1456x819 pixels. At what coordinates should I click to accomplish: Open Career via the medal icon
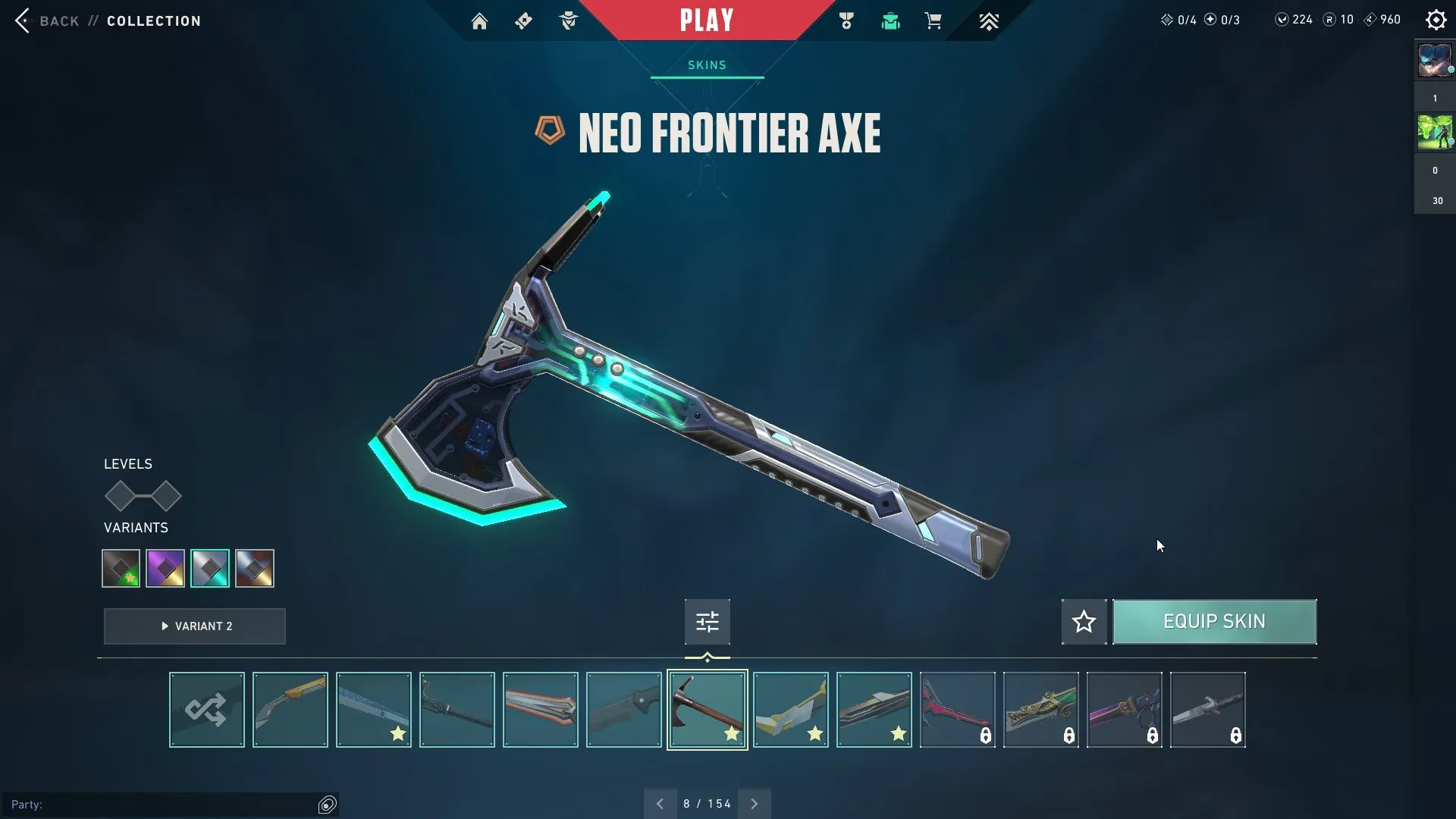point(846,20)
